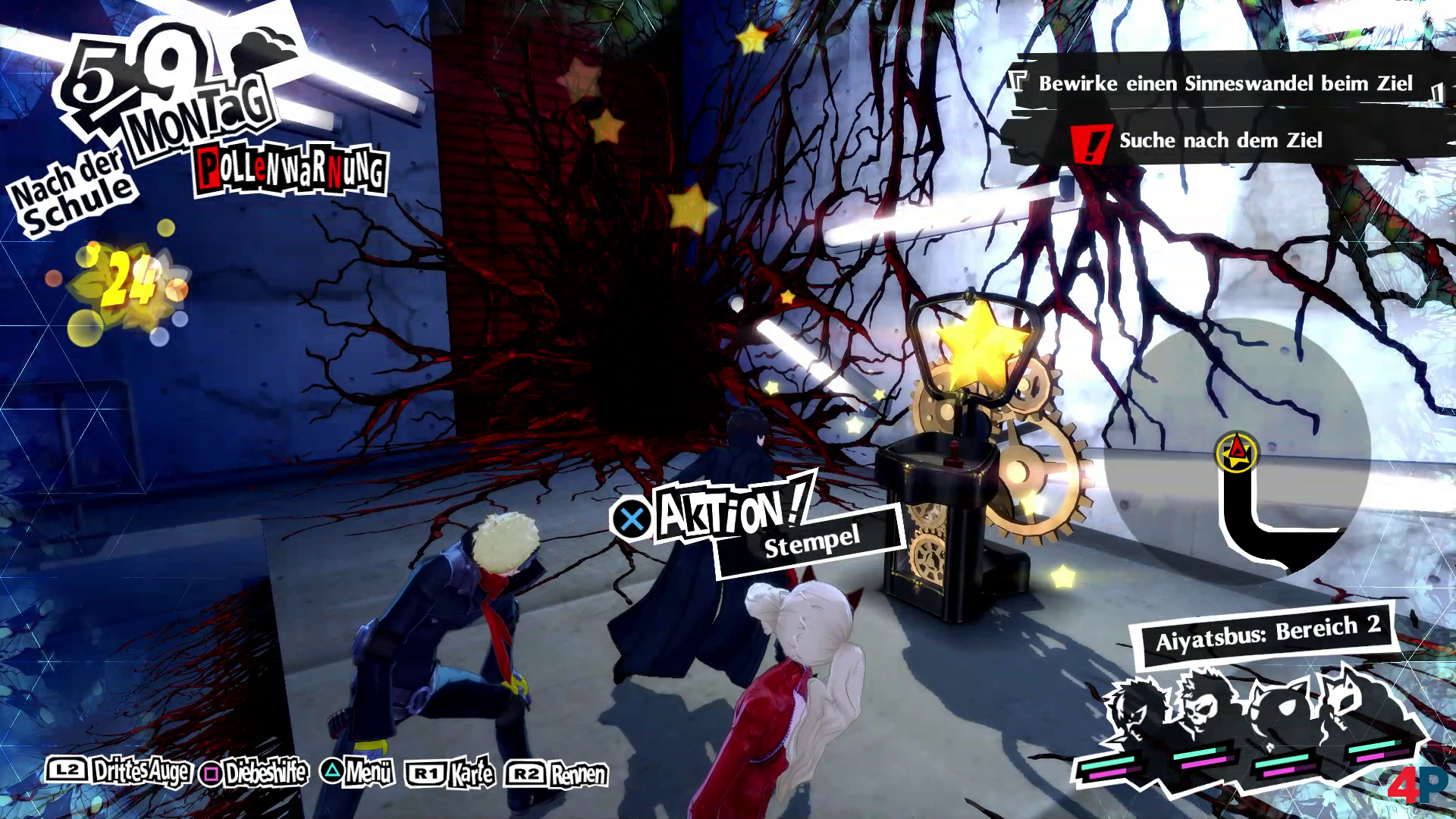Click the player marker on the minimap
Image resolution: width=1456 pixels, height=819 pixels.
pos(1237,453)
